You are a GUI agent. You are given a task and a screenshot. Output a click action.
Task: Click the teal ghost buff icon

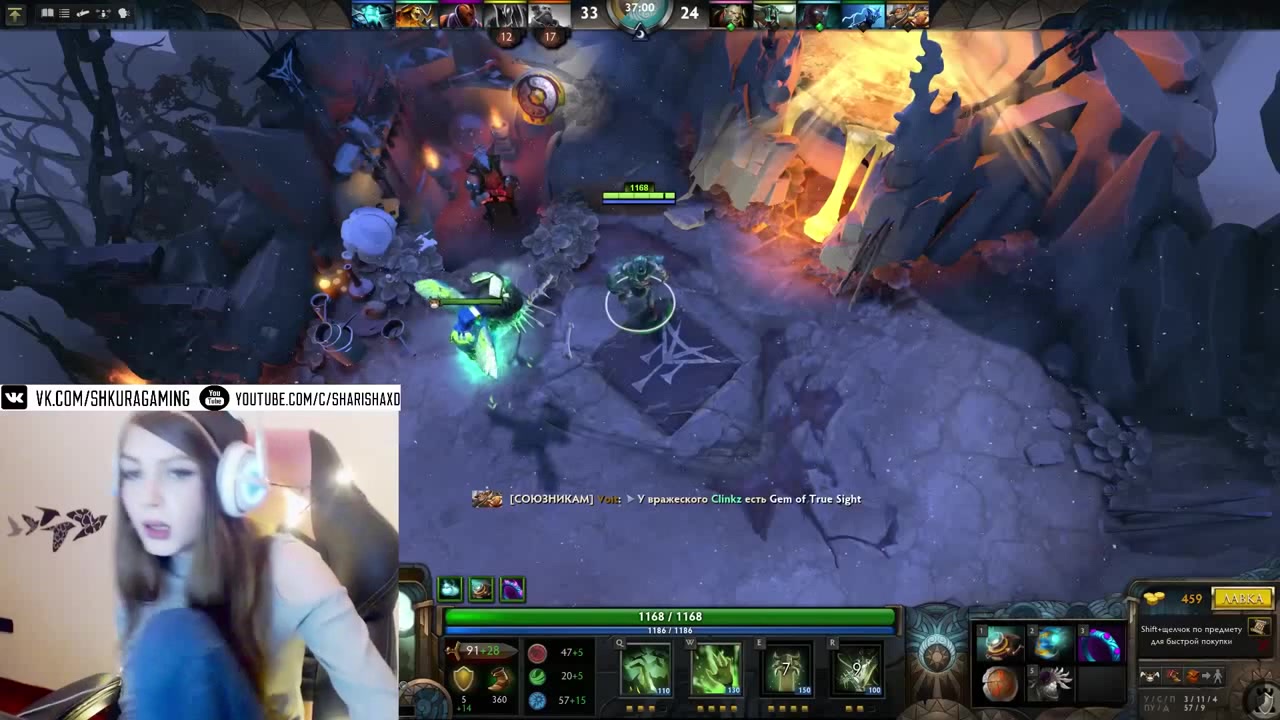click(x=450, y=589)
